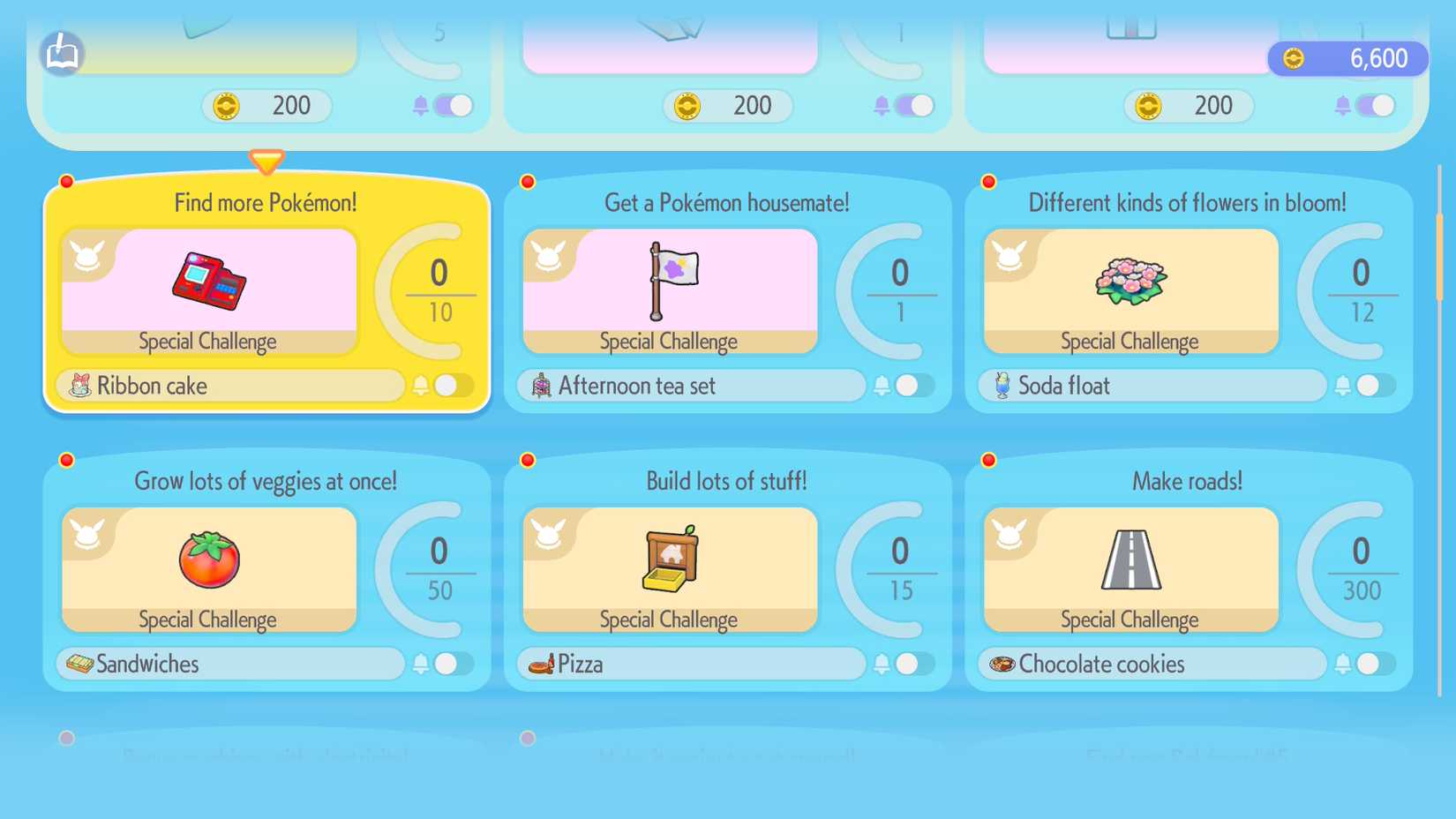Screen dimensions: 1456x819
Task: Enable the Ribbon cake notification bell toggle
Action: (452, 386)
